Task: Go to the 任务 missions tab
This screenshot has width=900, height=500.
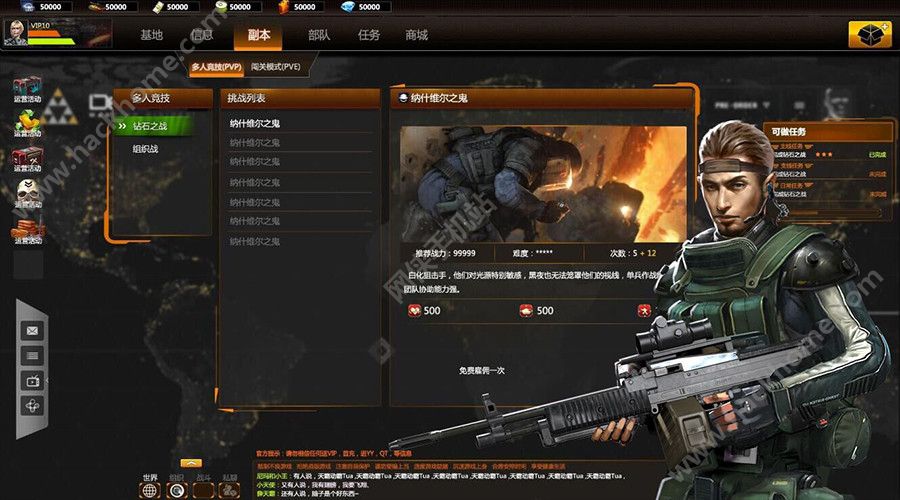Action: [x=369, y=35]
